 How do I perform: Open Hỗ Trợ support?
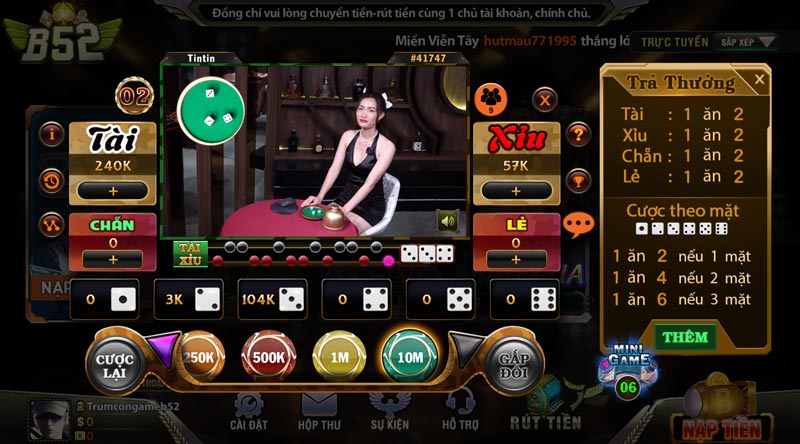click(x=460, y=411)
